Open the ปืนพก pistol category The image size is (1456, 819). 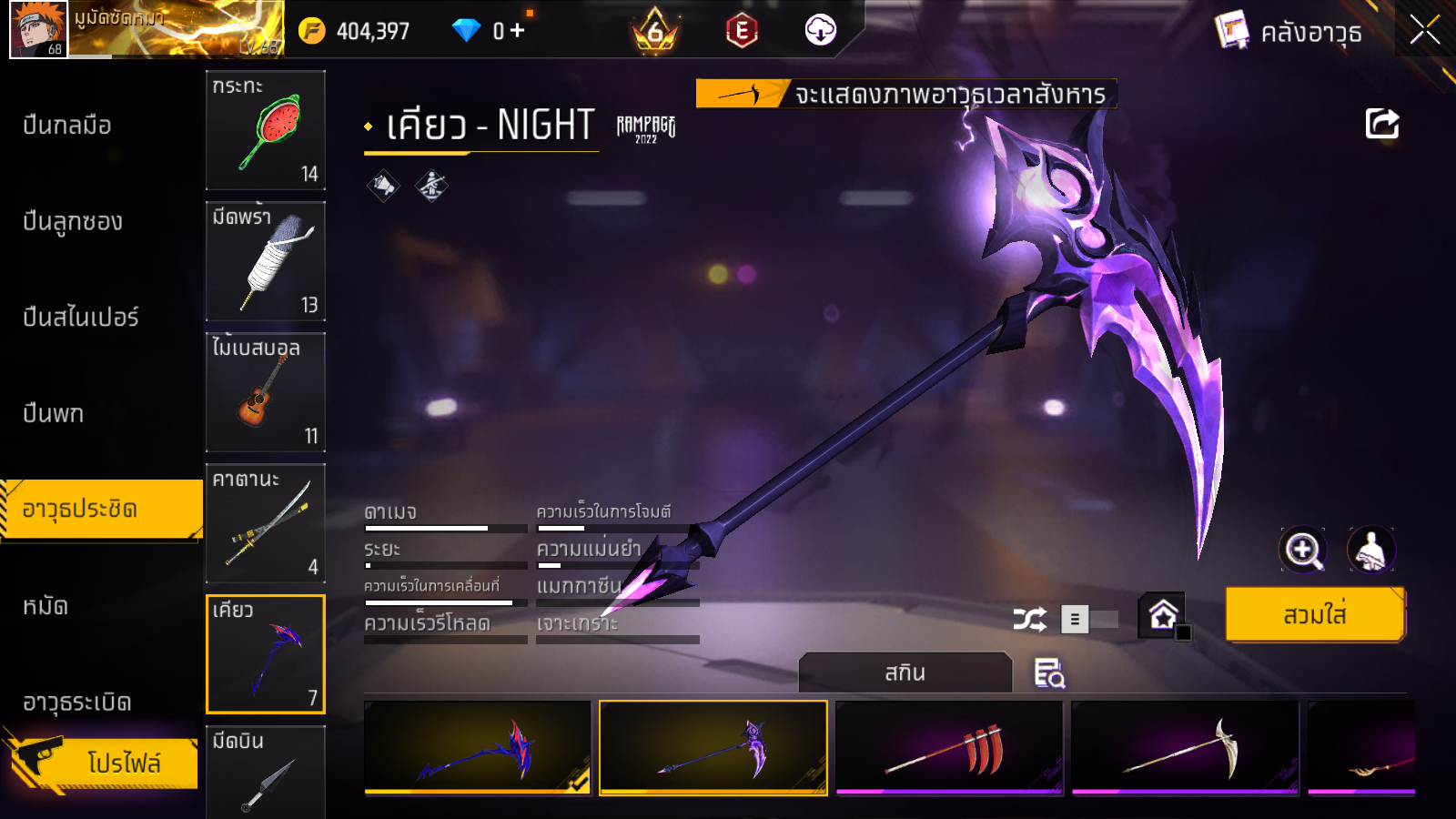tap(54, 414)
